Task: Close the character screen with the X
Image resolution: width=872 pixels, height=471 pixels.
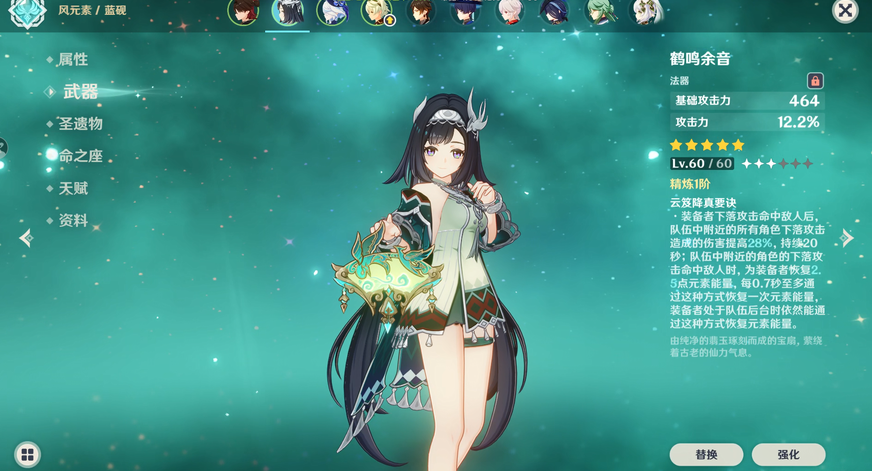Action: [x=845, y=11]
